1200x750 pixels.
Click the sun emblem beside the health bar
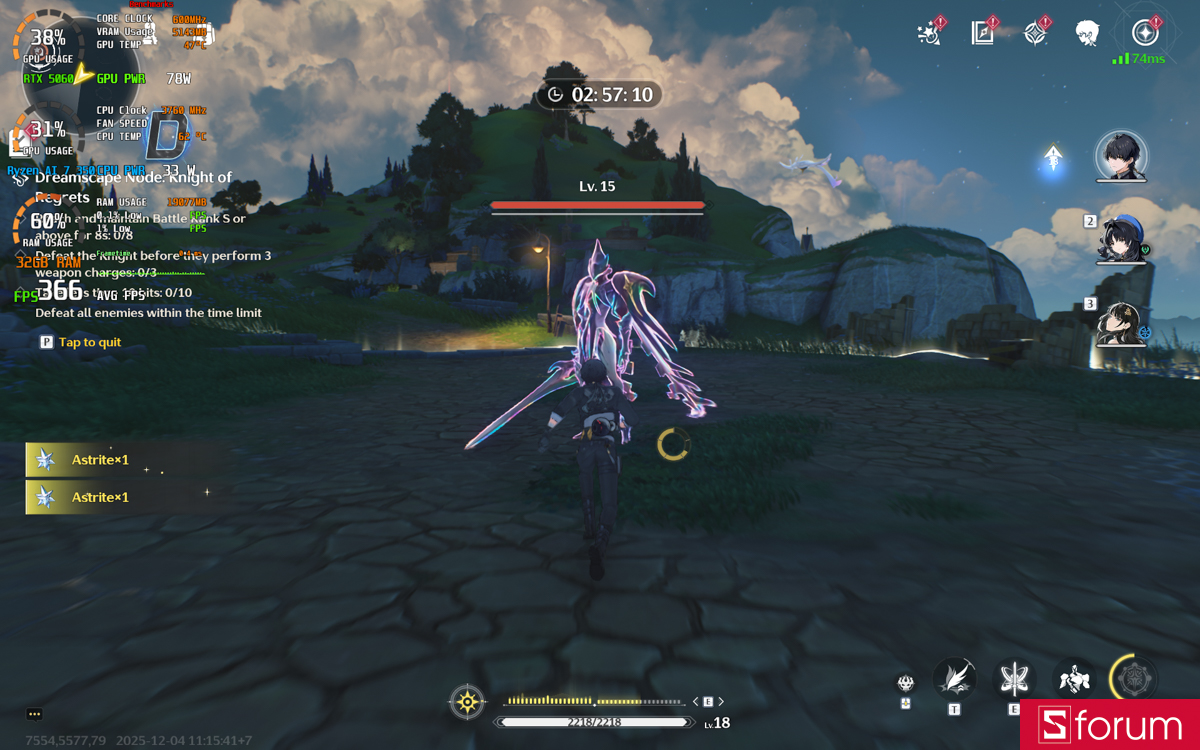click(x=467, y=702)
